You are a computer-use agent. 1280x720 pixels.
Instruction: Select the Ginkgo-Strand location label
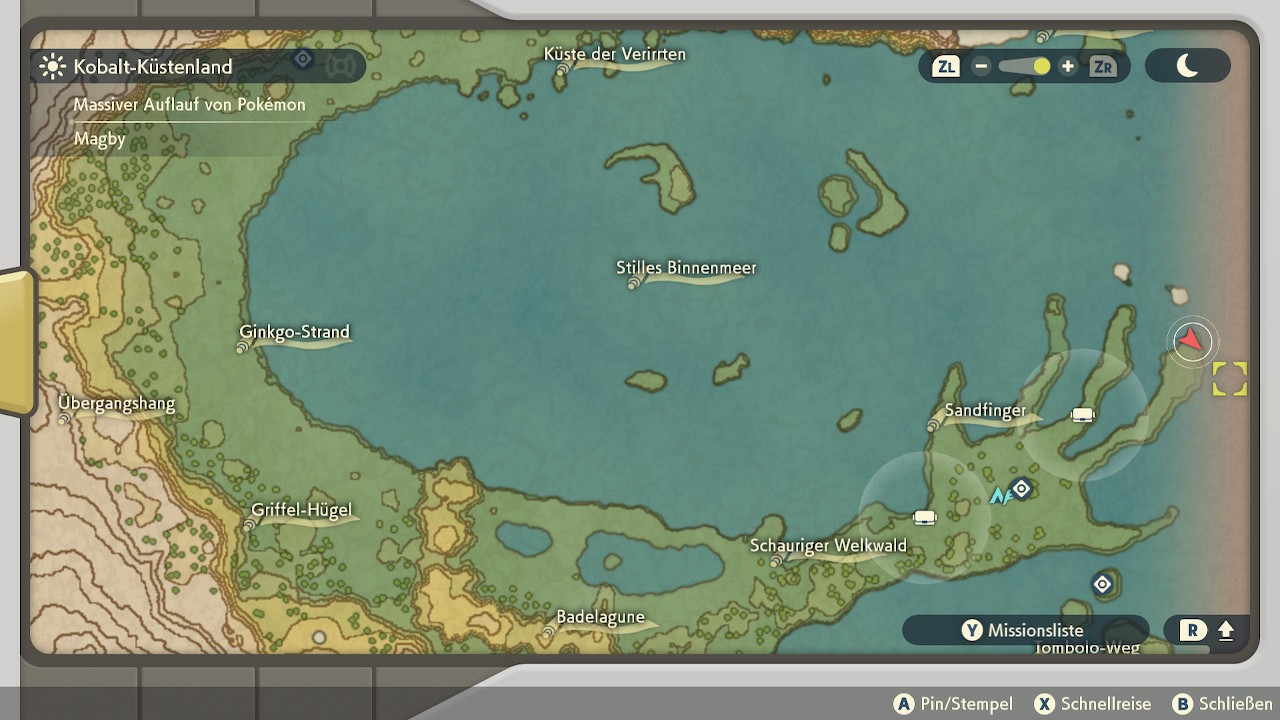pyautogui.click(x=294, y=332)
